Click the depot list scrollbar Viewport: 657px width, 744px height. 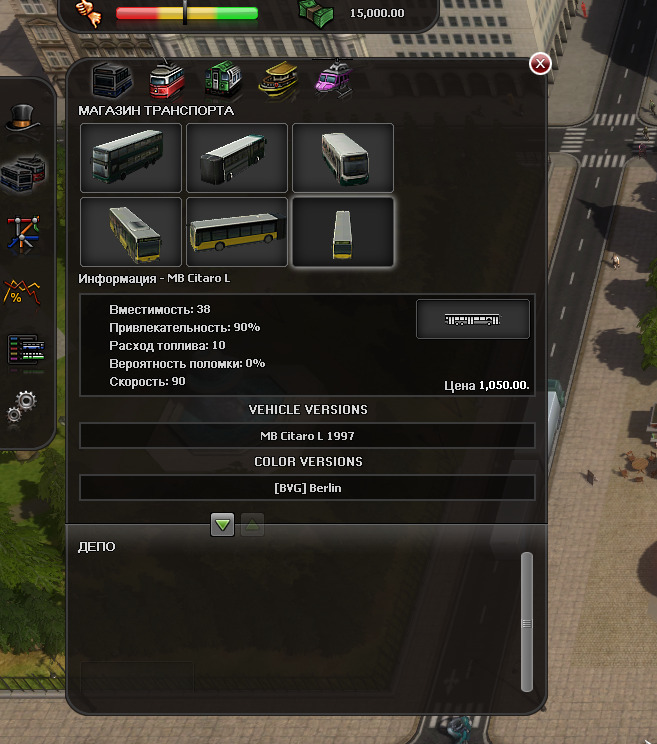[x=527, y=622]
